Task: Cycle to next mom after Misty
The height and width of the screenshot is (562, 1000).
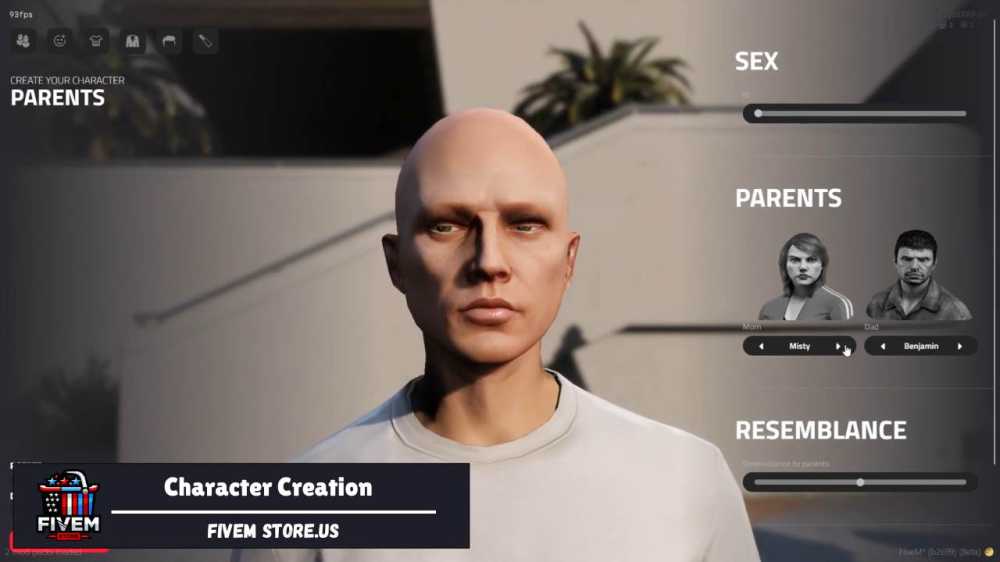Action: click(x=838, y=346)
